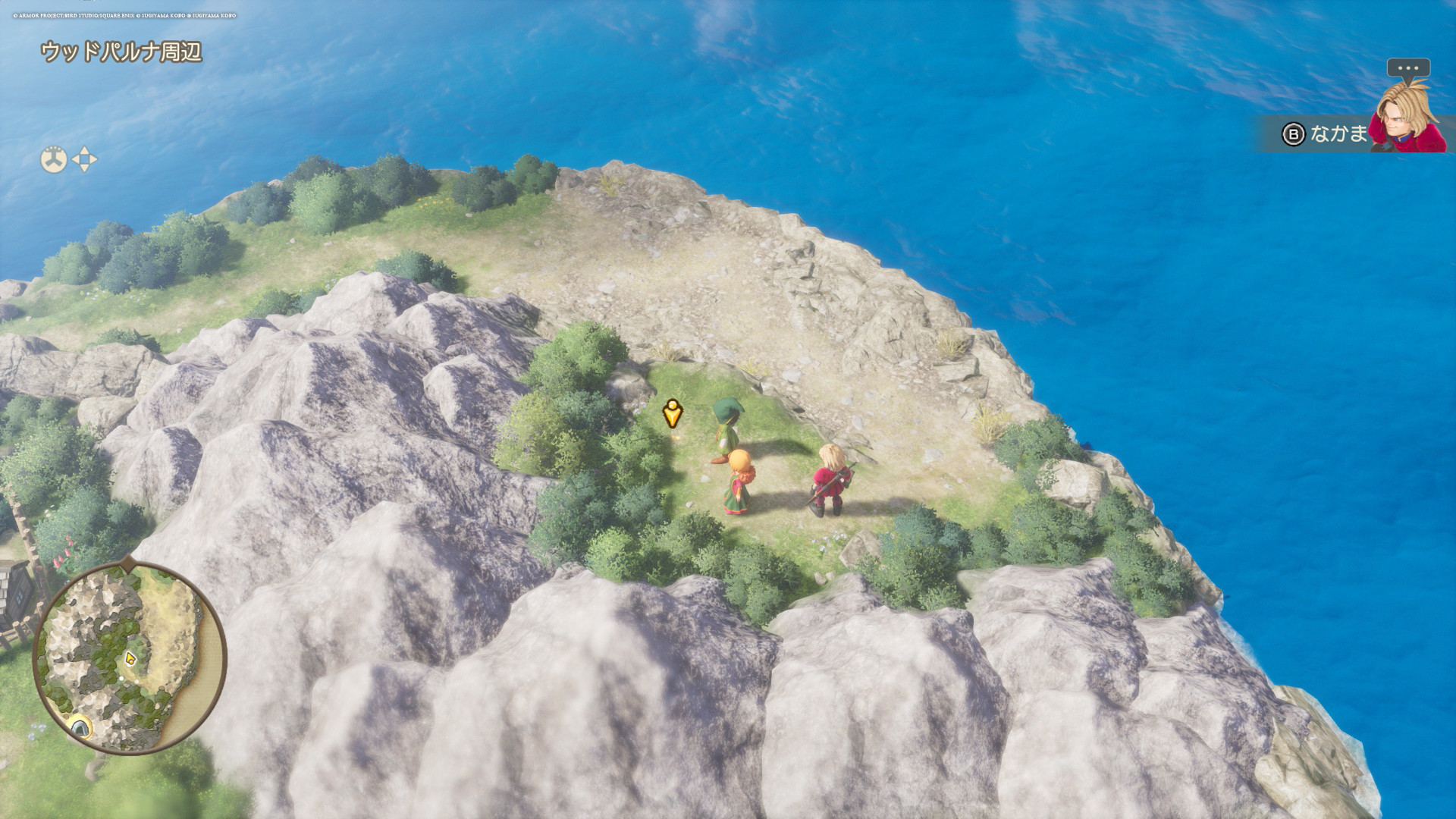The image size is (1456, 819).
Task: Select the speech bubble above the portrait
Action: (x=1408, y=68)
